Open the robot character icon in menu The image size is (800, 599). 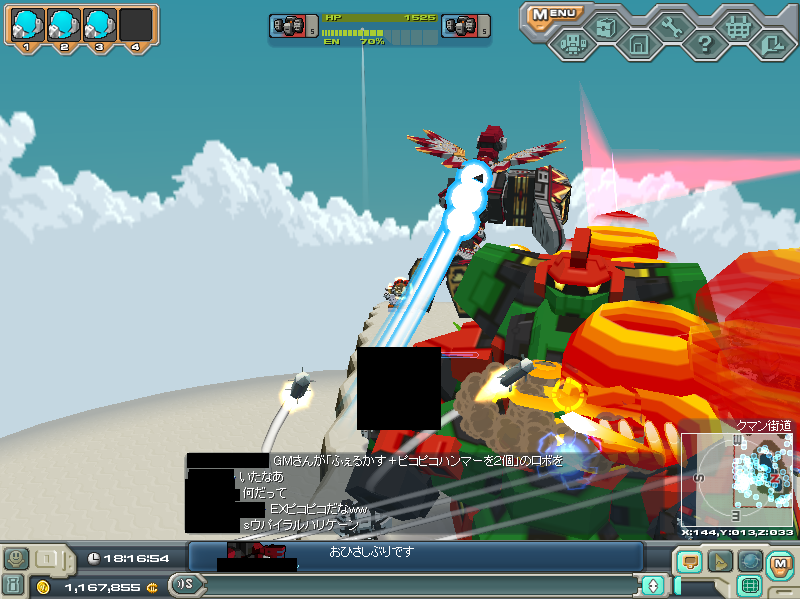tap(573, 44)
